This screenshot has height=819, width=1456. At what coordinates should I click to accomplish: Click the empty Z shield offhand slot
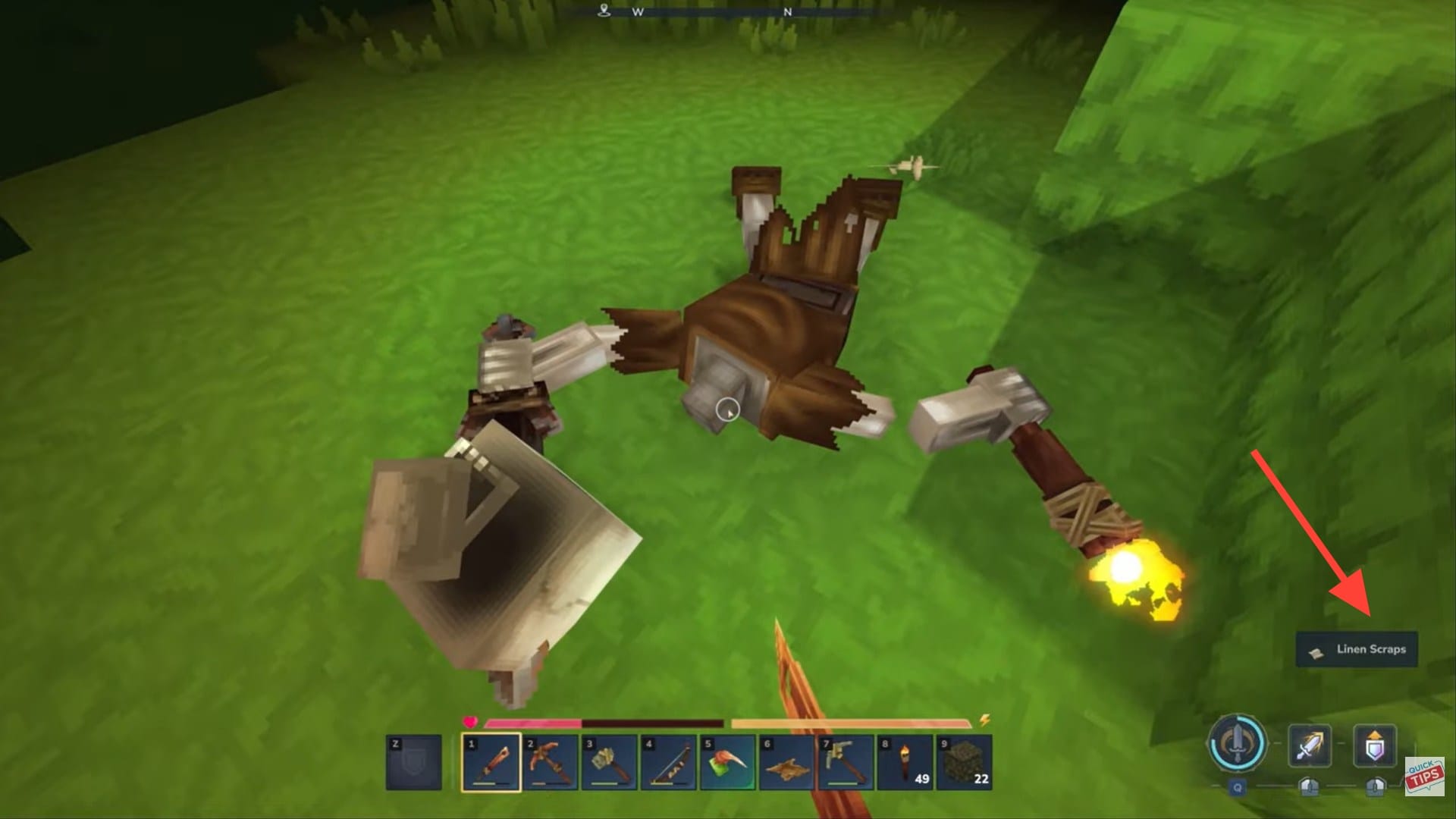413,761
